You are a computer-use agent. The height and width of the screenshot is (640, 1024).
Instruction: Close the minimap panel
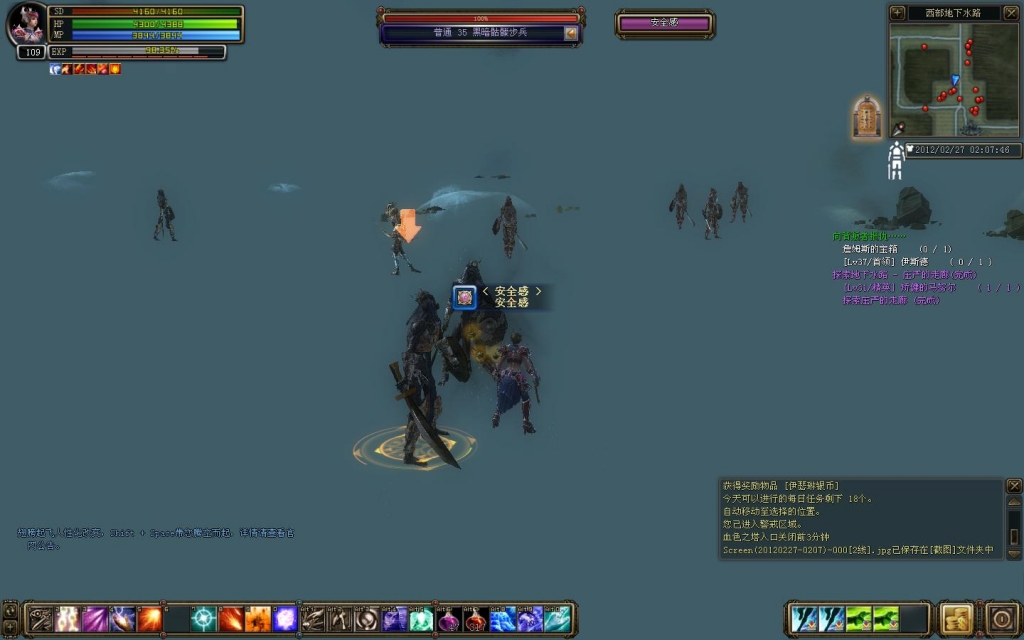1010,13
